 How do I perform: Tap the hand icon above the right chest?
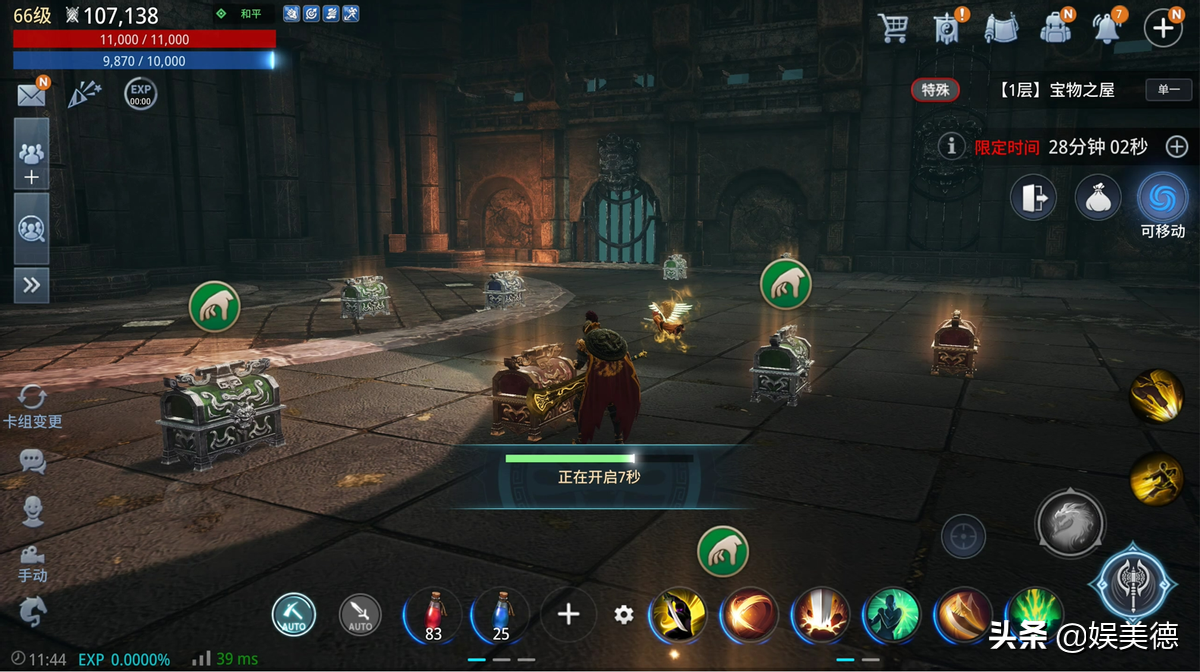point(785,284)
